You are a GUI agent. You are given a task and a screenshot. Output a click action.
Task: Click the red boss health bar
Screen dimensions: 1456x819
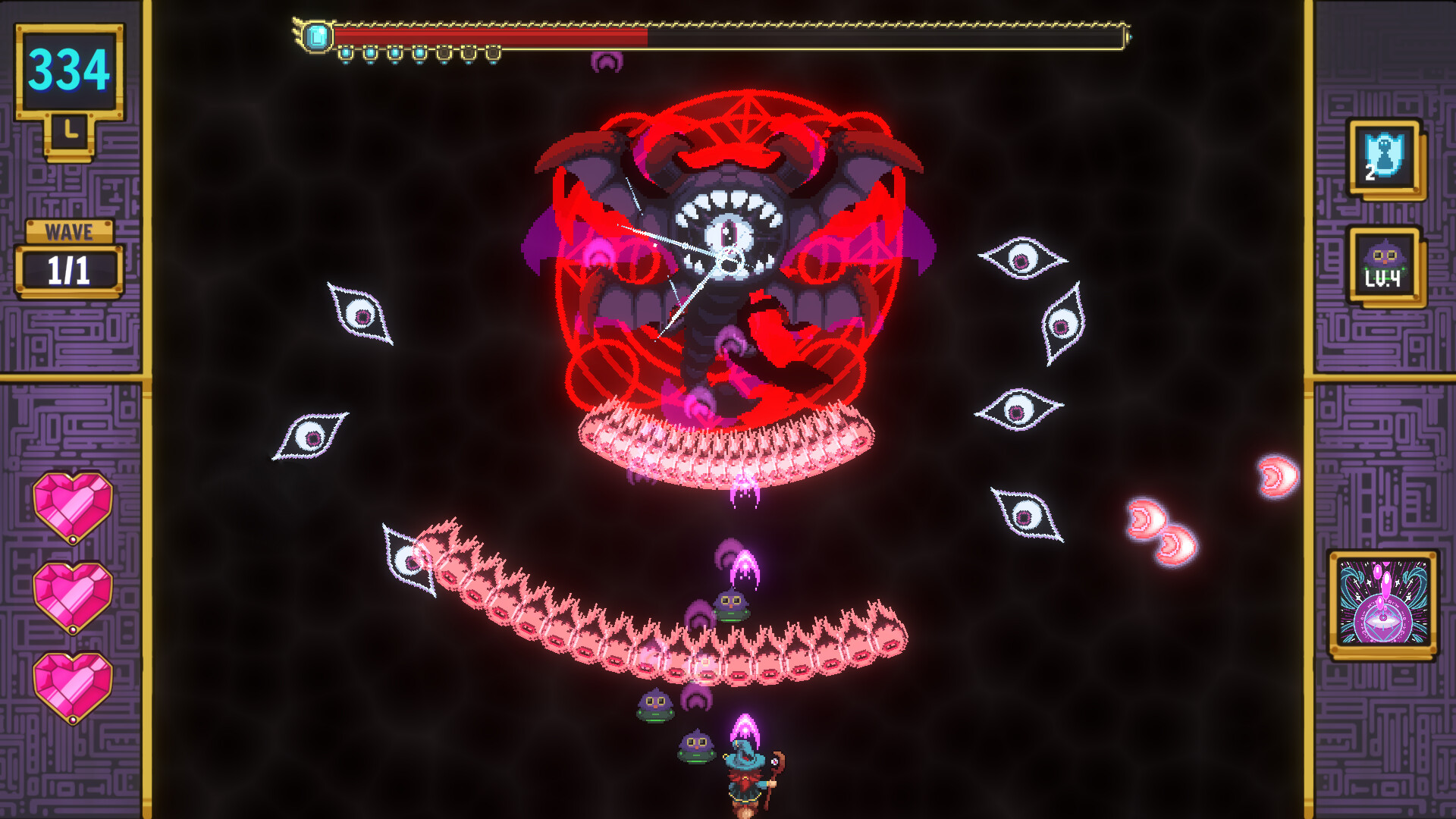click(x=485, y=33)
